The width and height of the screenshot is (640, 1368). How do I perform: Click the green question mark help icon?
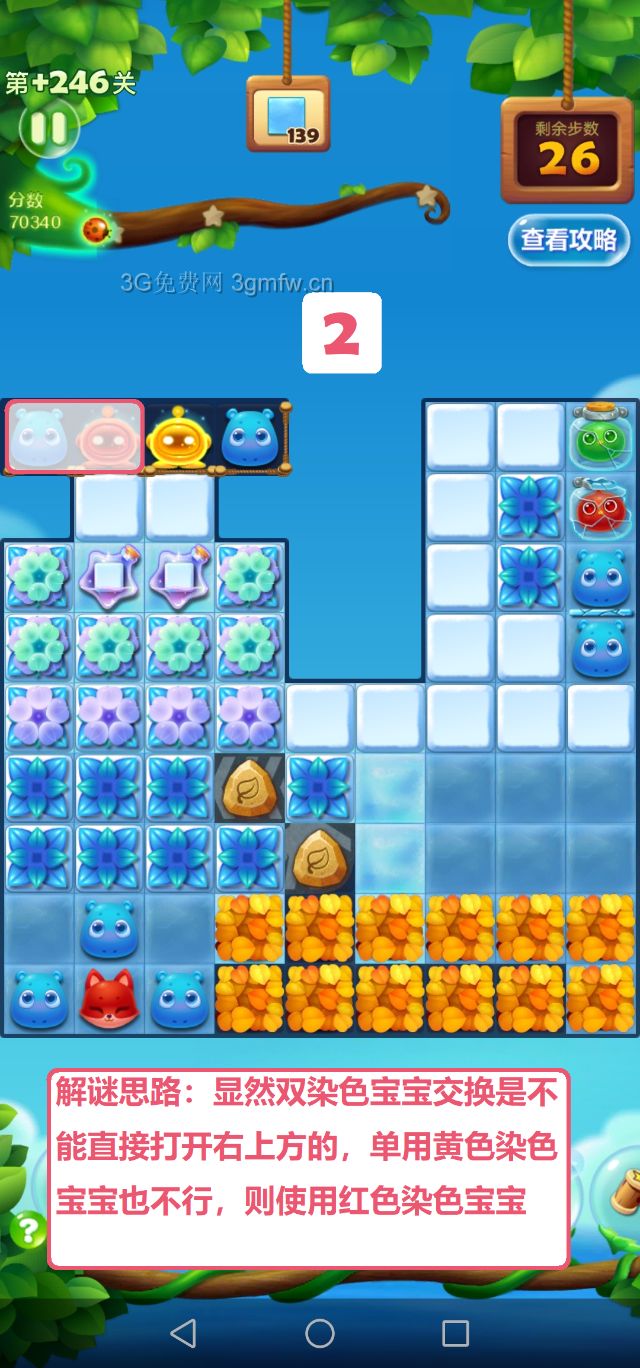[27, 1229]
